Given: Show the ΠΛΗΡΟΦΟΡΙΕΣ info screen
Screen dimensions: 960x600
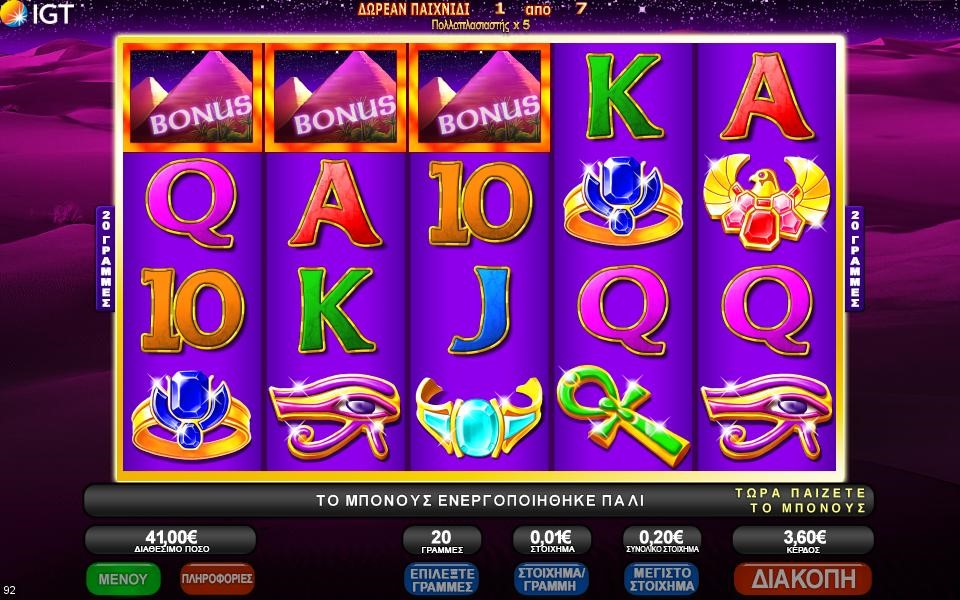Looking at the screenshot, I should coord(217,578).
